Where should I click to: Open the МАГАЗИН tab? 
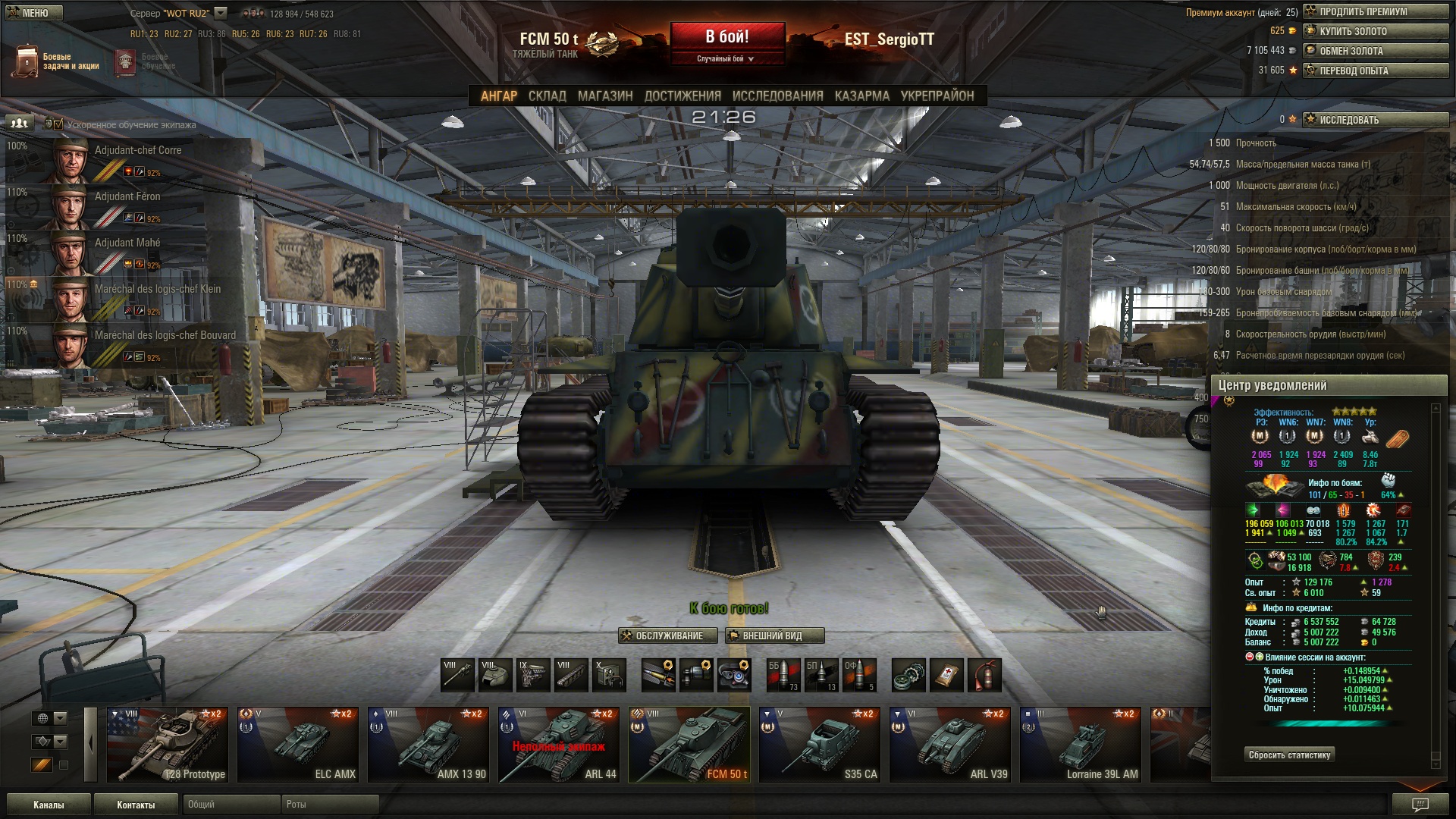[604, 96]
